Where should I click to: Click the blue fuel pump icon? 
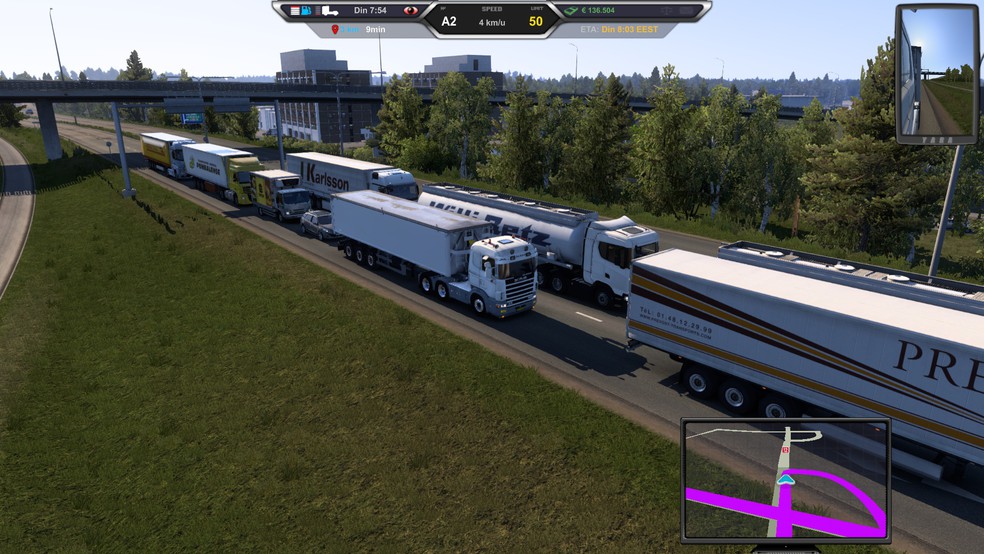pos(306,11)
